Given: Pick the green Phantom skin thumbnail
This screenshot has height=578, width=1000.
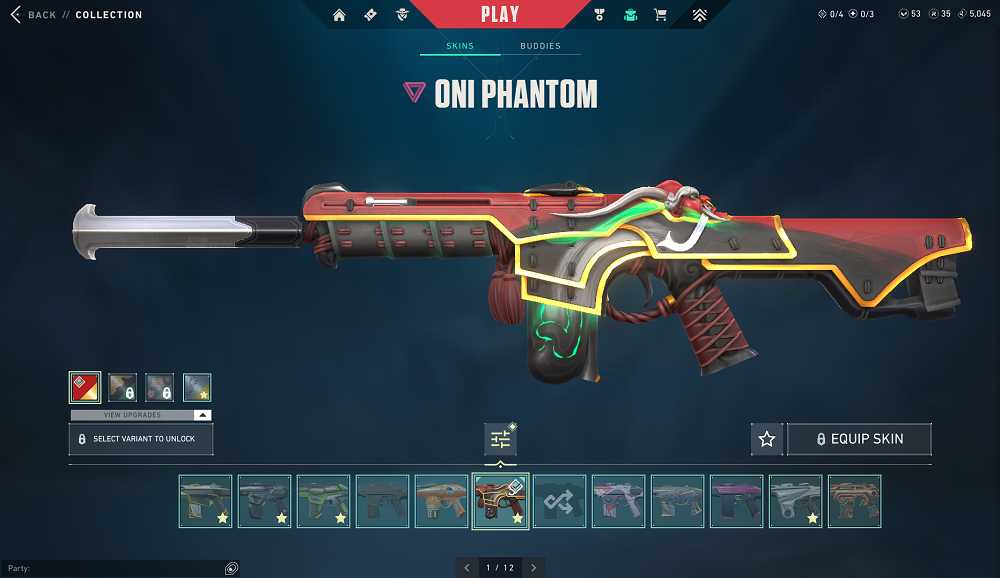Looking at the screenshot, I should 323,501.
